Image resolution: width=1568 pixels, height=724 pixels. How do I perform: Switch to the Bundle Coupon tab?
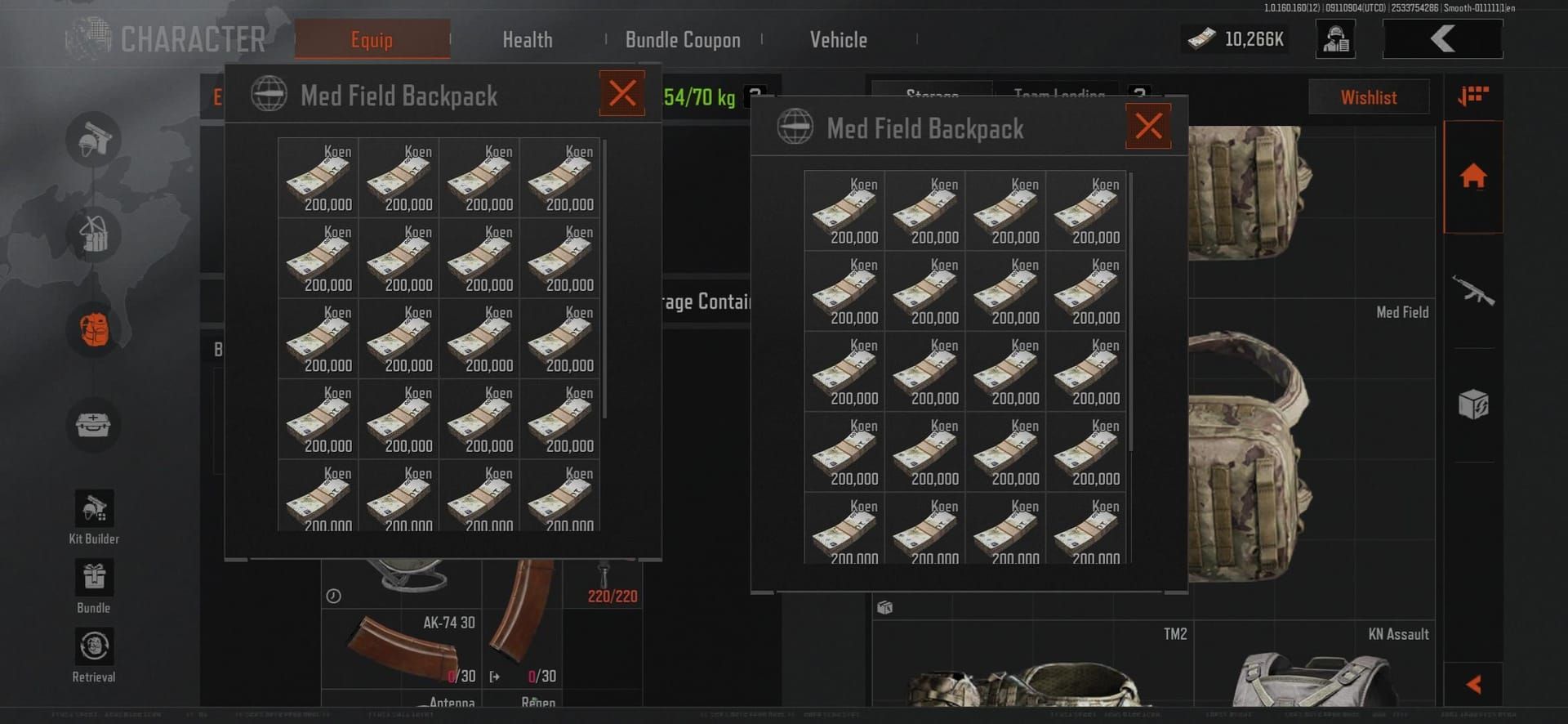click(683, 39)
